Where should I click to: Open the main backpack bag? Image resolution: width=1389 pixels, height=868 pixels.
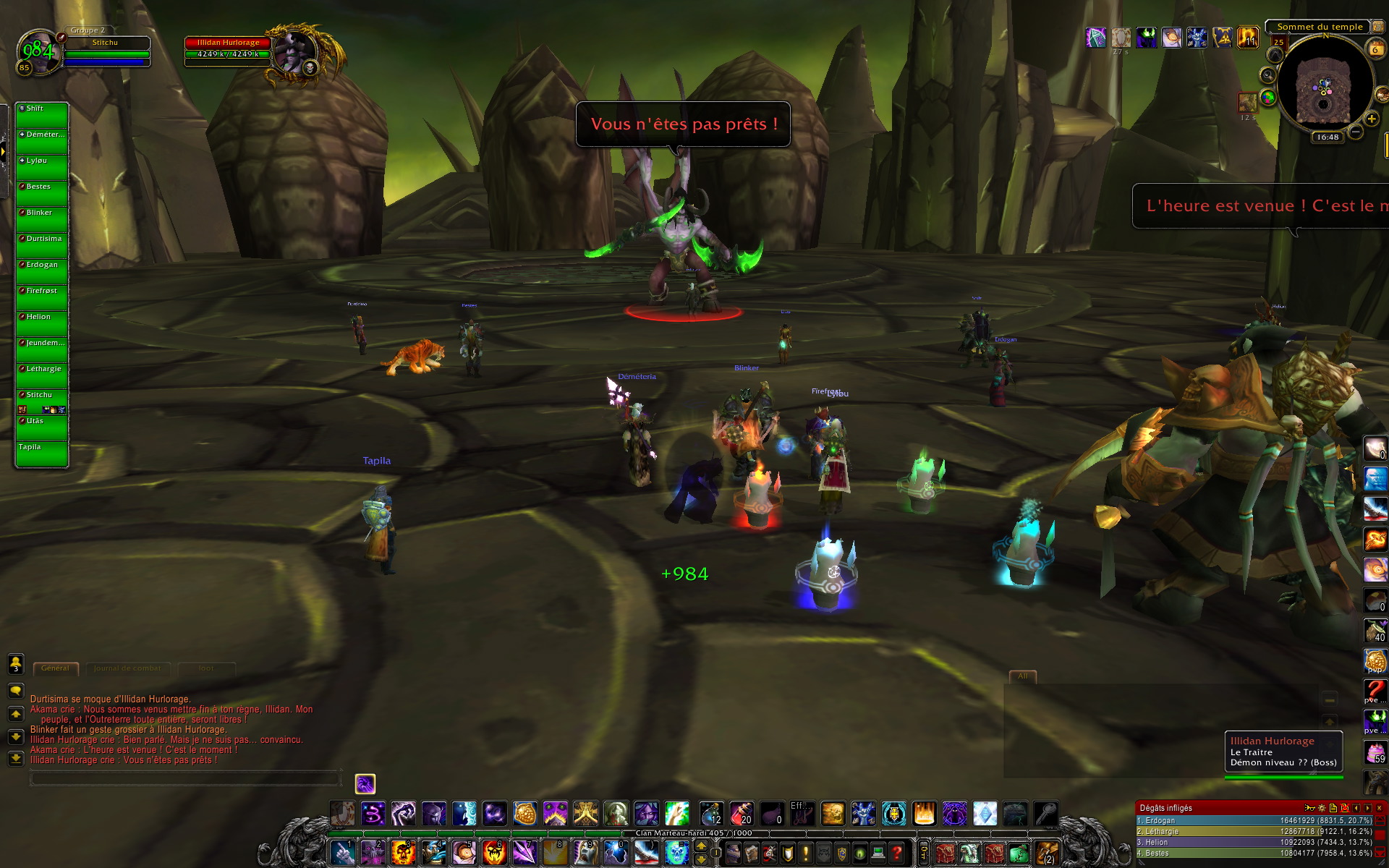1047,854
